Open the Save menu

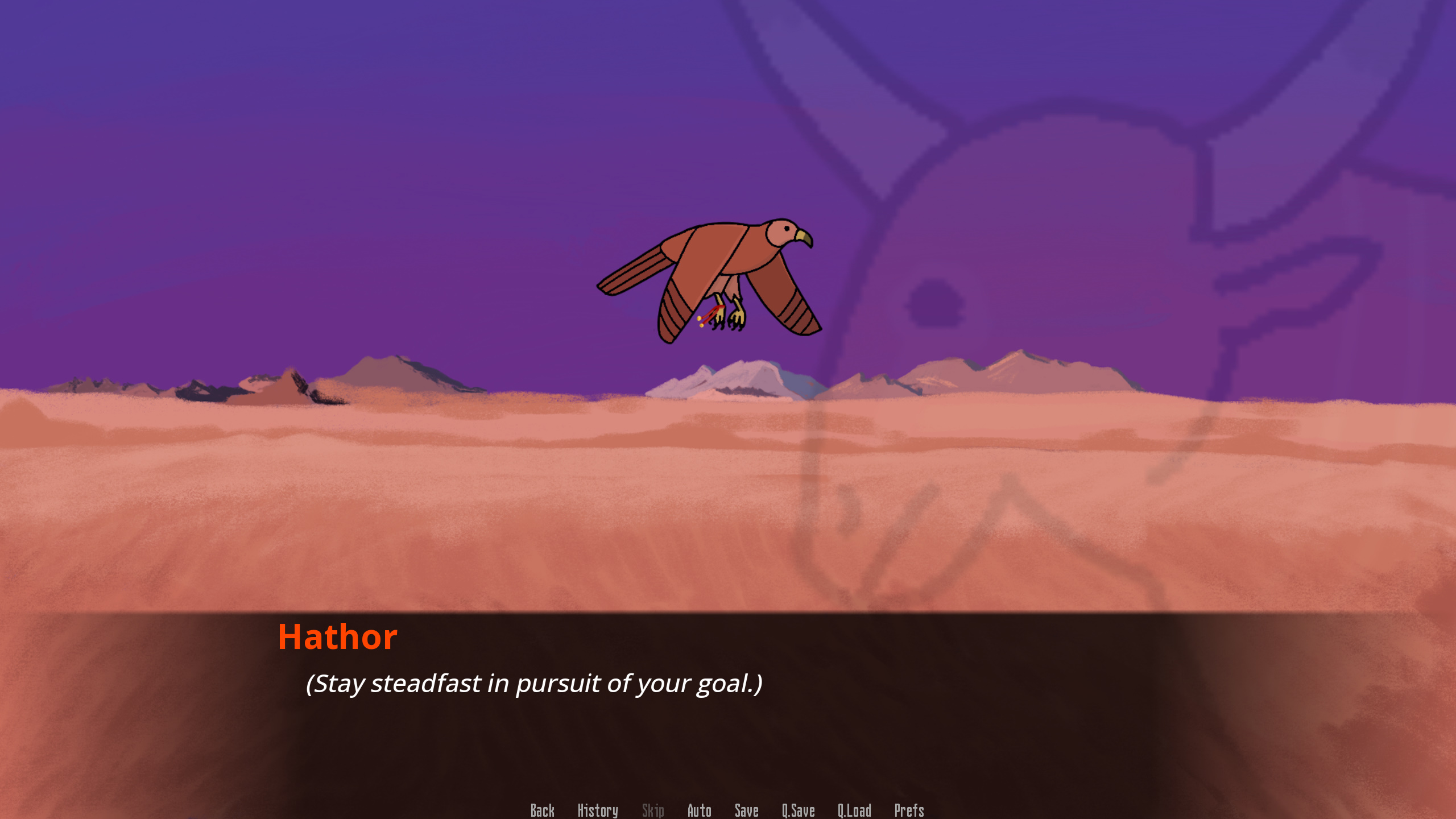746,810
